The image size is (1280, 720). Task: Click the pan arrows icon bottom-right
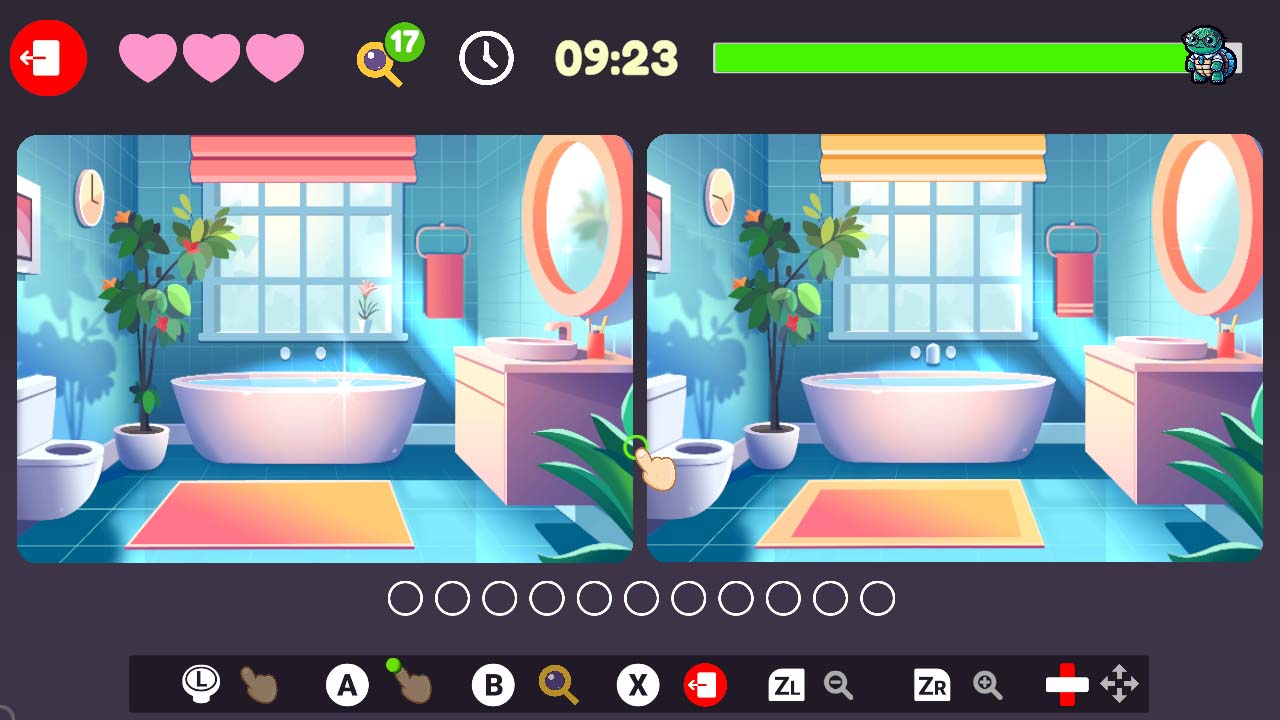[1119, 684]
